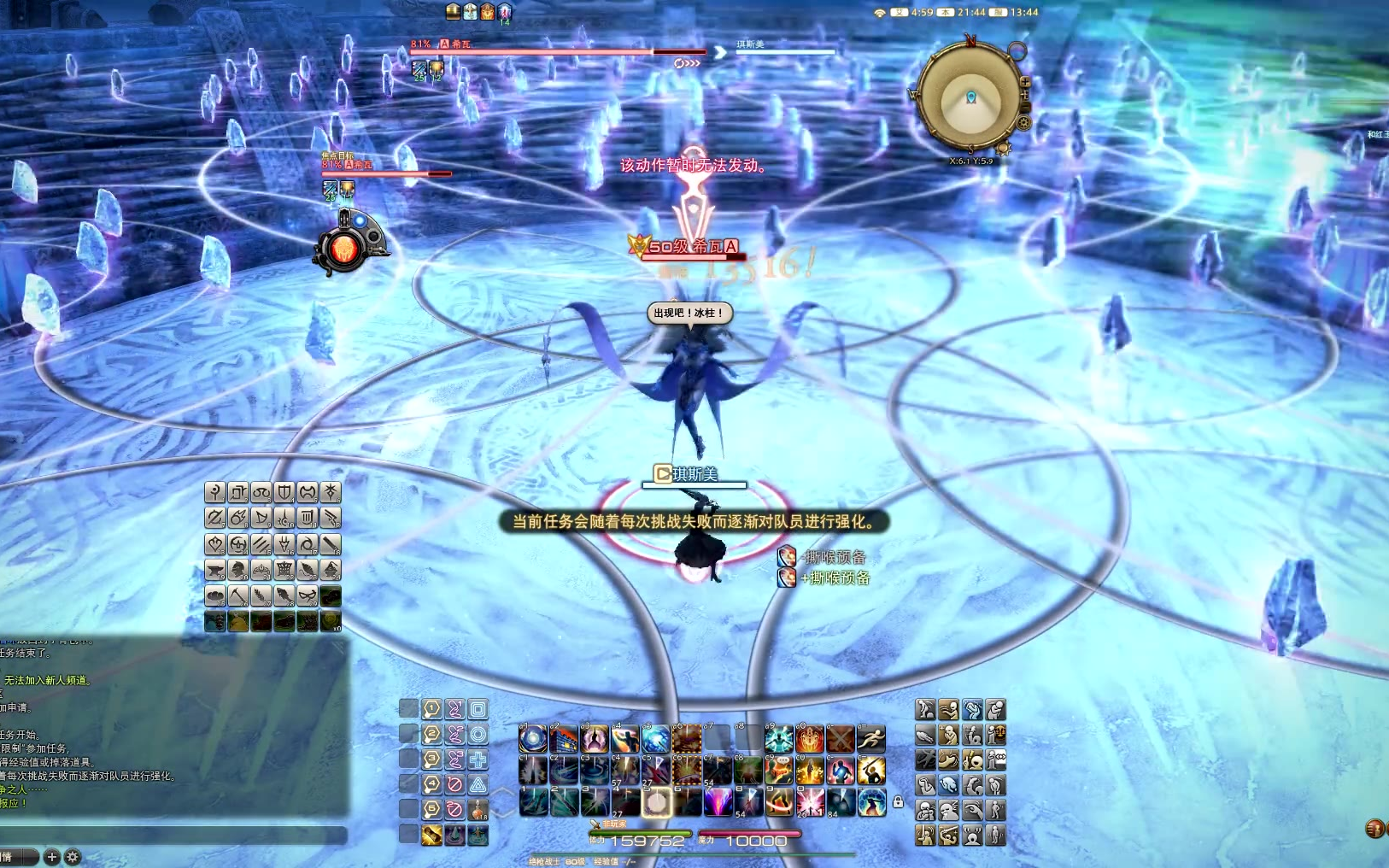The image size is (1389, 868).
Task: Click the Wi-Fi connection icon in the top bar
Action: pos(878,12)
